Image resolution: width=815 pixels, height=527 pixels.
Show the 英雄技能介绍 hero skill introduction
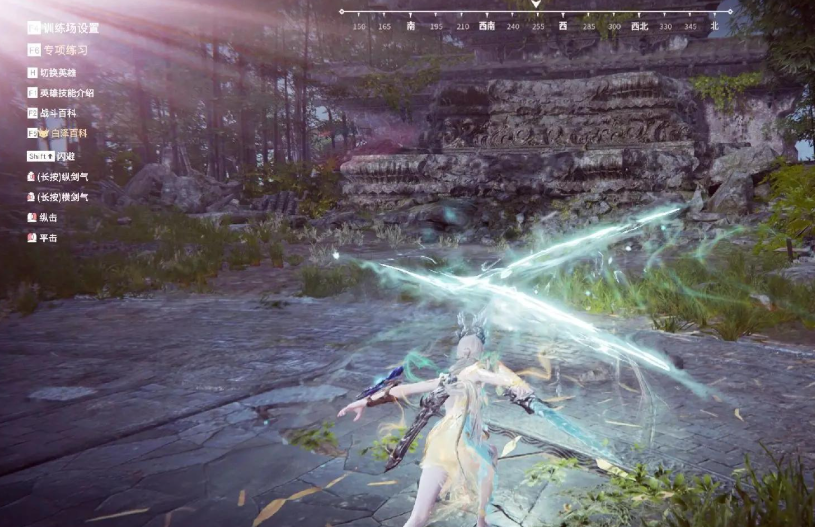click(x=66, y=93)
